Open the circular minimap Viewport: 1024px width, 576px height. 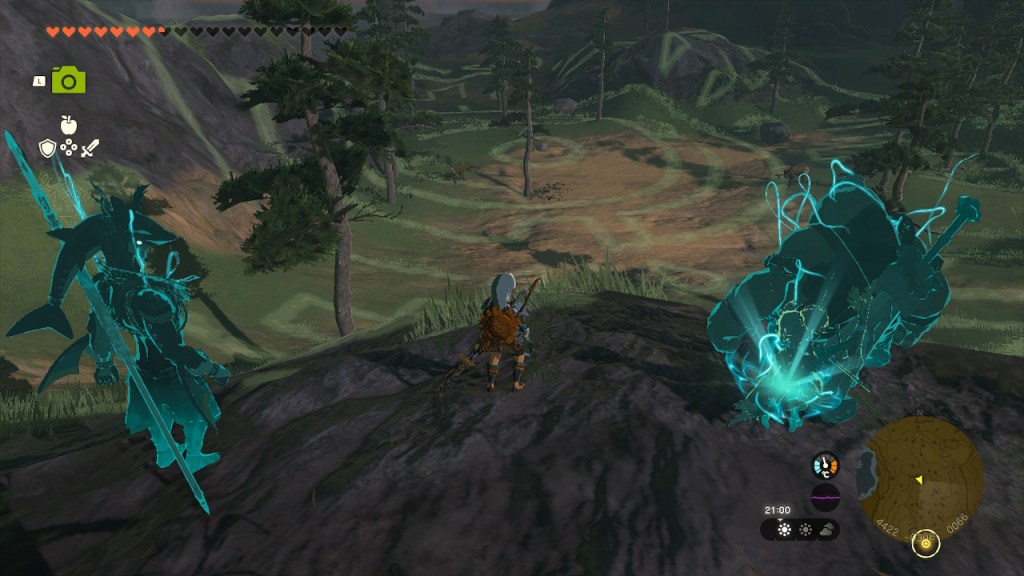coord(920,472)
